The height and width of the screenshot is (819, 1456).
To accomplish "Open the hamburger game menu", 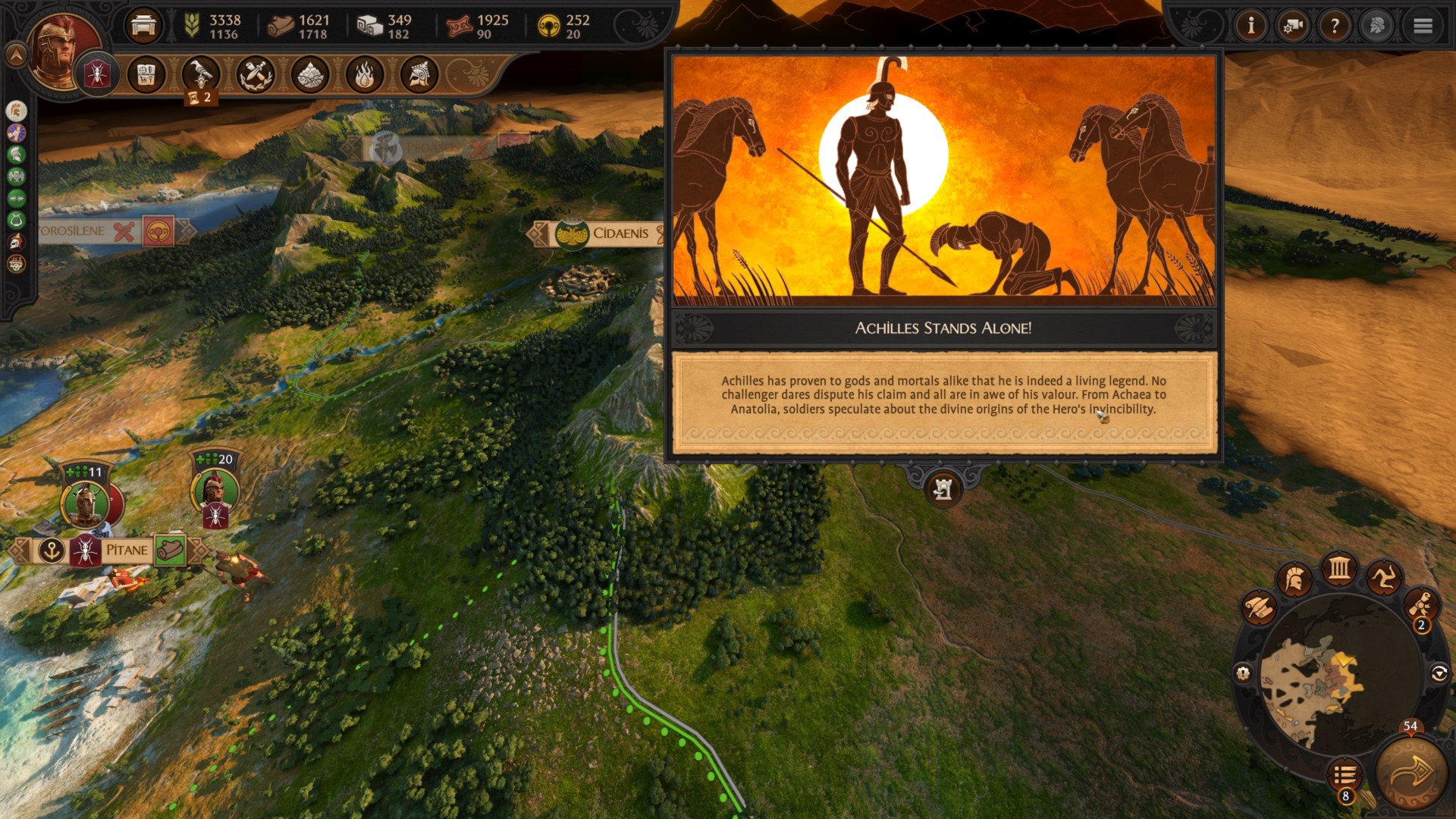I will coord(1423,27).
